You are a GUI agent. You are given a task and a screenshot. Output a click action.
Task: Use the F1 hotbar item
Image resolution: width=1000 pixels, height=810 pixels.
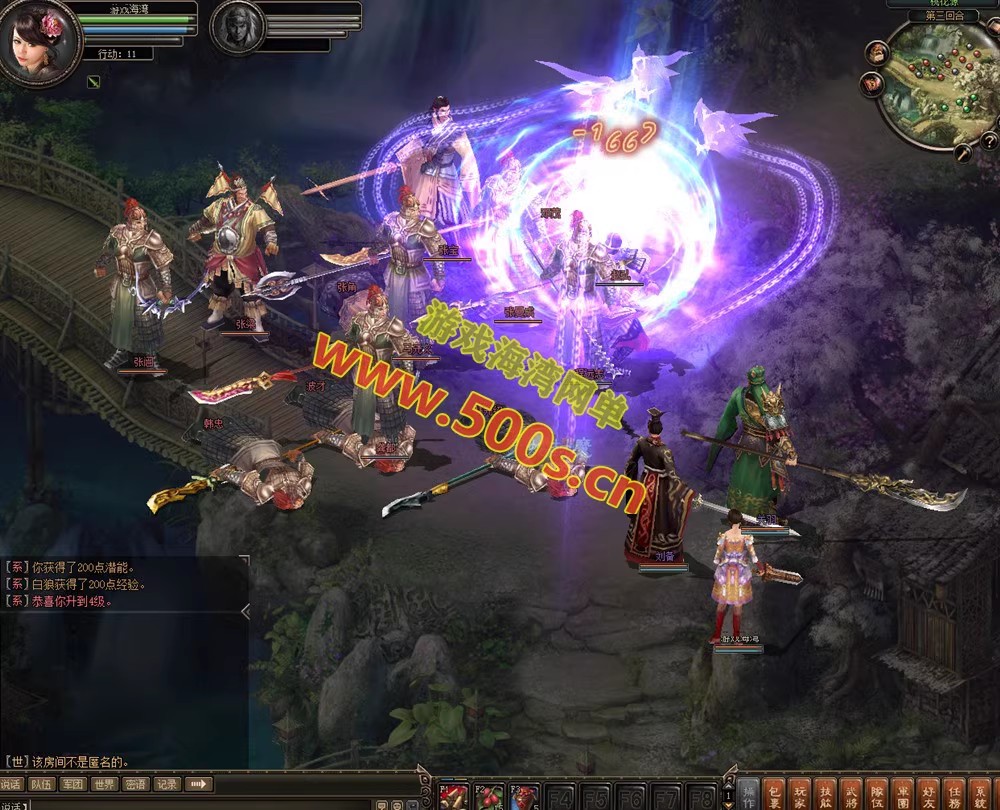(x=456, y=796)
